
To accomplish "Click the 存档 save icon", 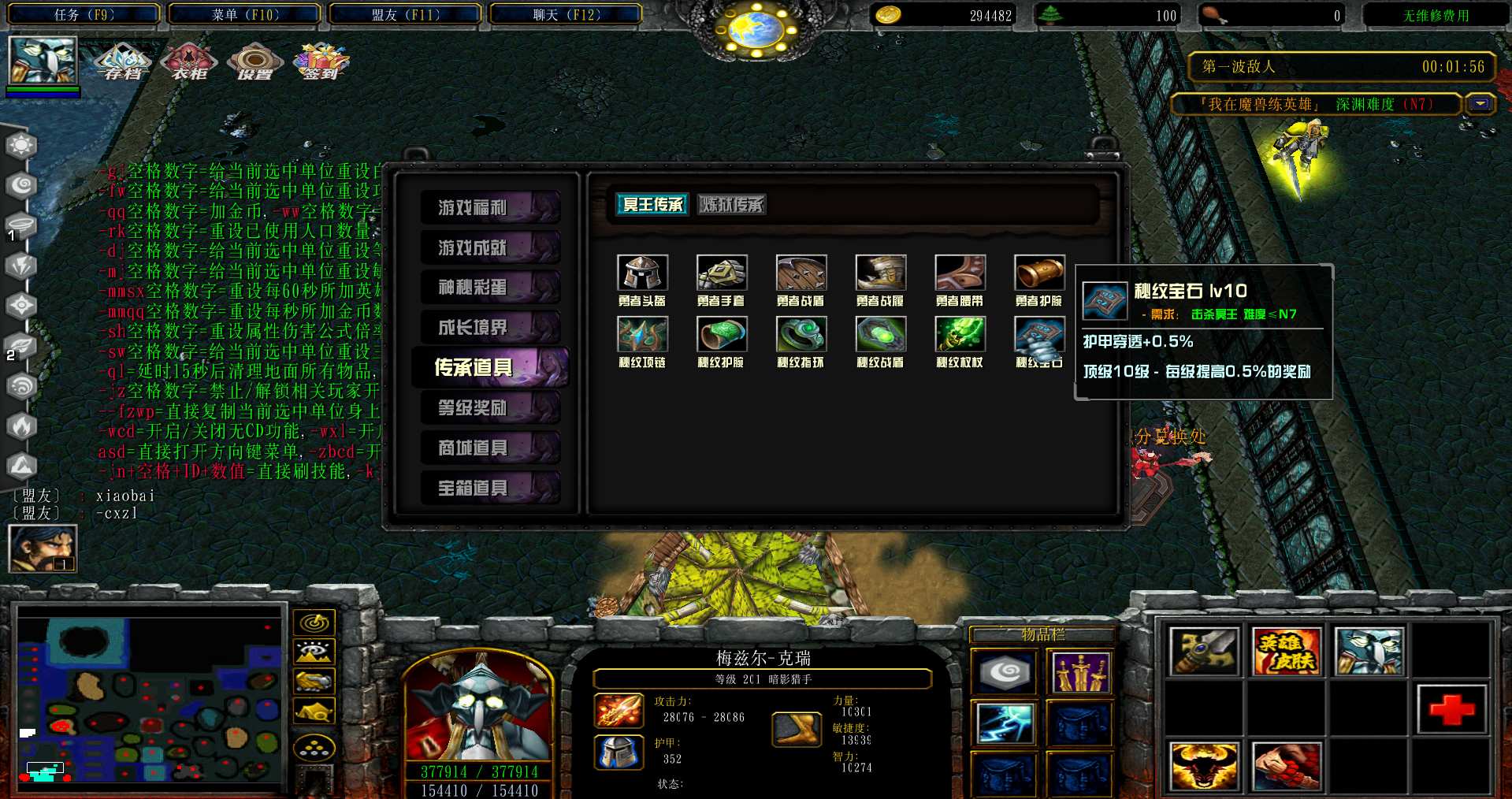I will [x=123, y=61].
